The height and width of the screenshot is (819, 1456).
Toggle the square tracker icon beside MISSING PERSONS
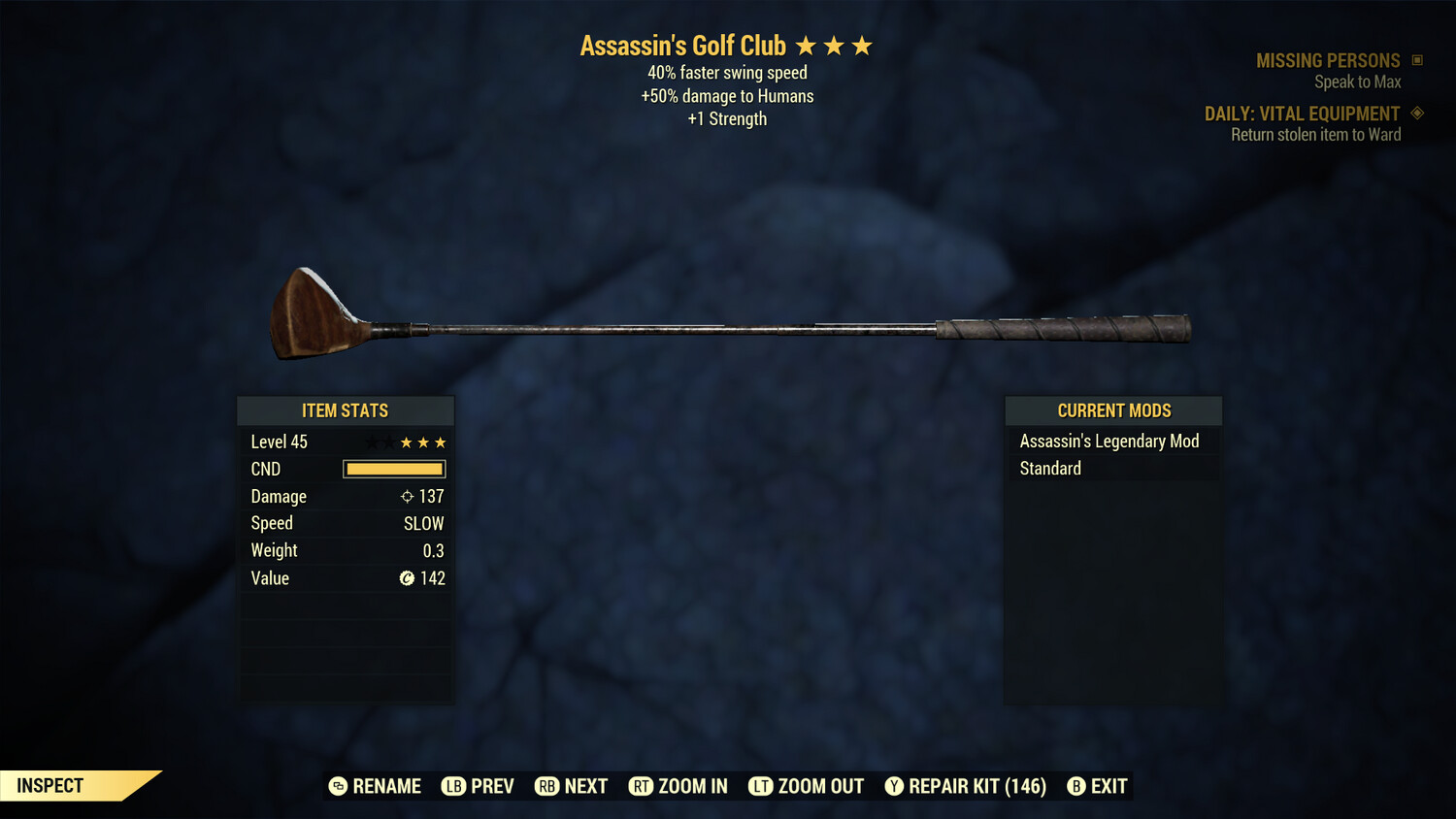[x=1417, y=59]
